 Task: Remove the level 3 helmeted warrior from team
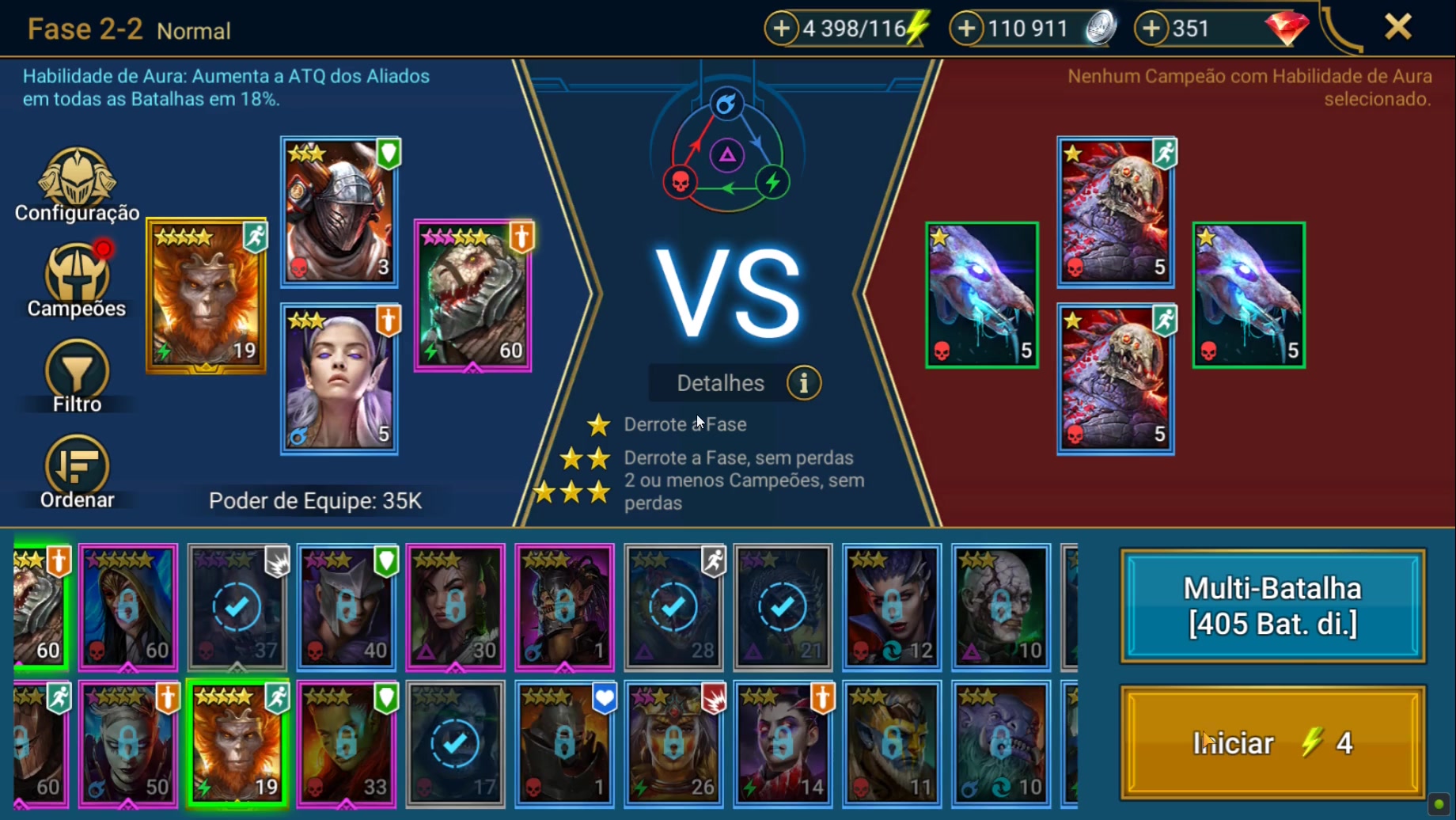pyautogui.click(x=339, y=211)
